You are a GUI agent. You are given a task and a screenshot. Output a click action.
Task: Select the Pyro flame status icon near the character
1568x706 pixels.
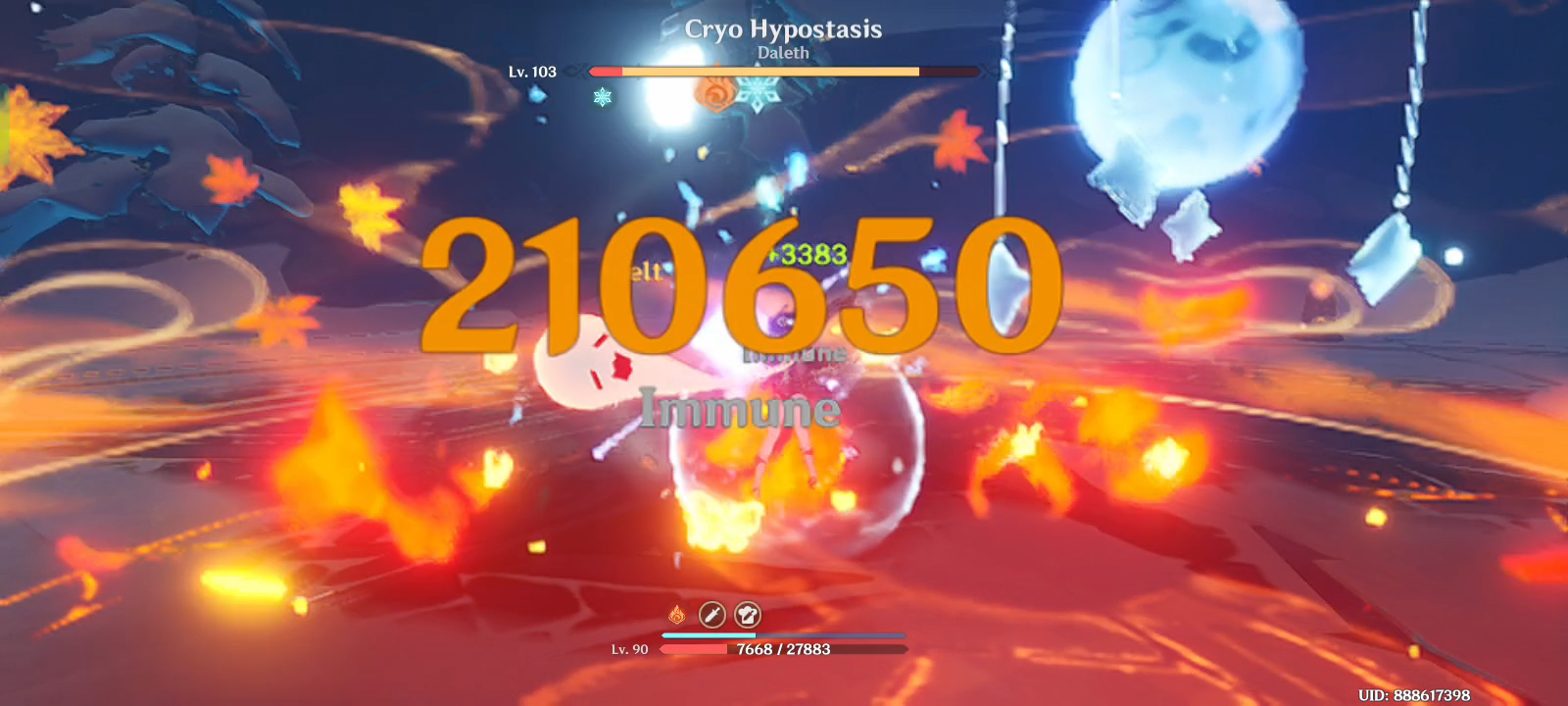tap(676, 616)
